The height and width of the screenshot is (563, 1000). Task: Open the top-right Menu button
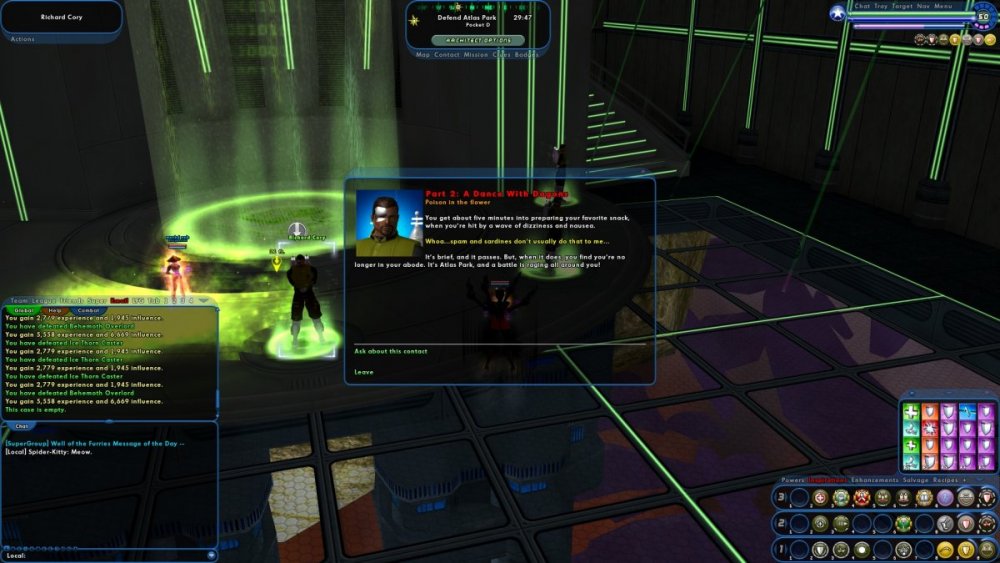click(x=943, y=6)
